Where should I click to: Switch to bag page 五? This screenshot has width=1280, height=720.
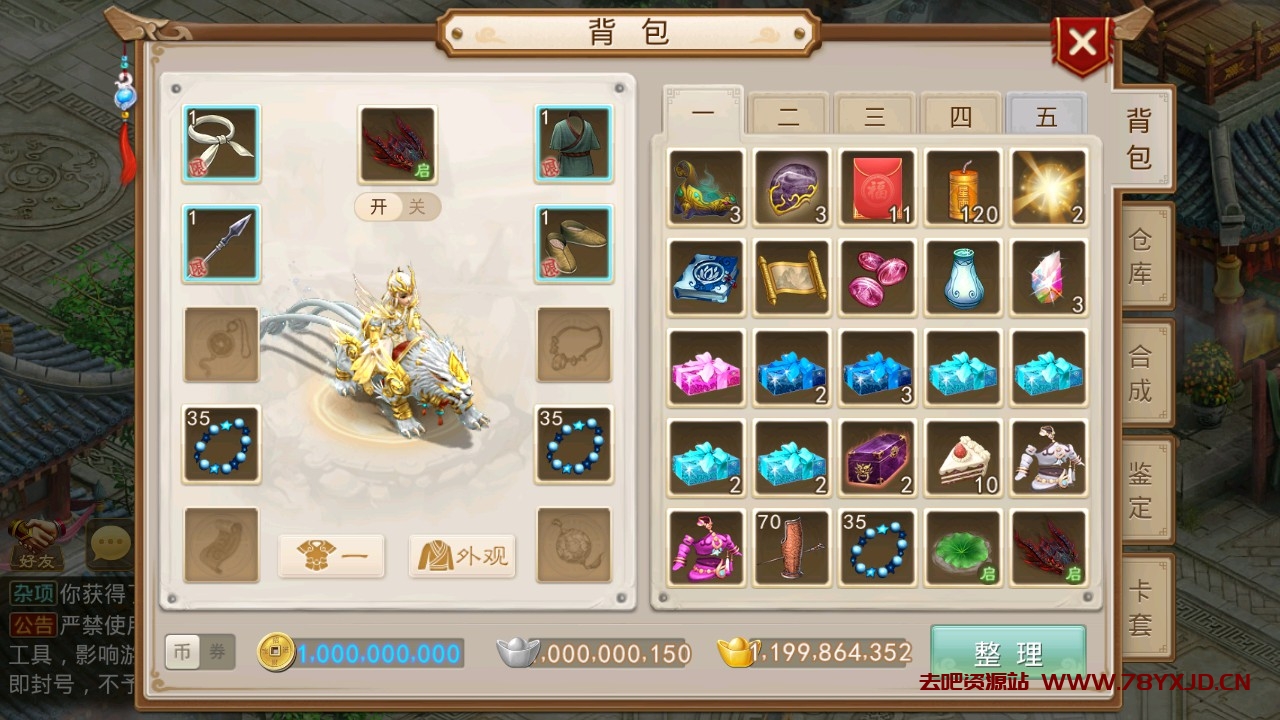[1046, 116]
